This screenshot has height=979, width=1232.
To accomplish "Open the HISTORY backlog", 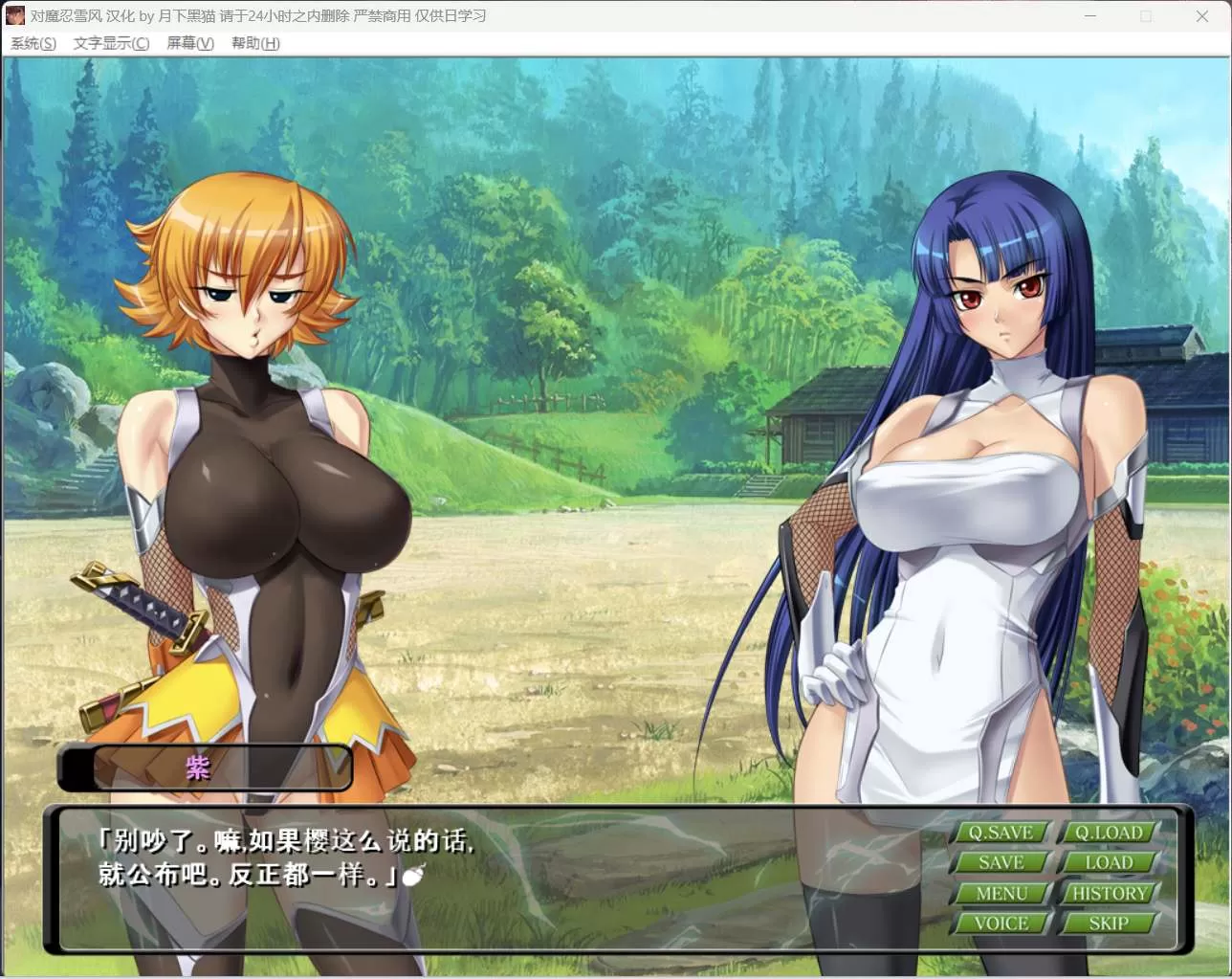I will point(1109,893).
